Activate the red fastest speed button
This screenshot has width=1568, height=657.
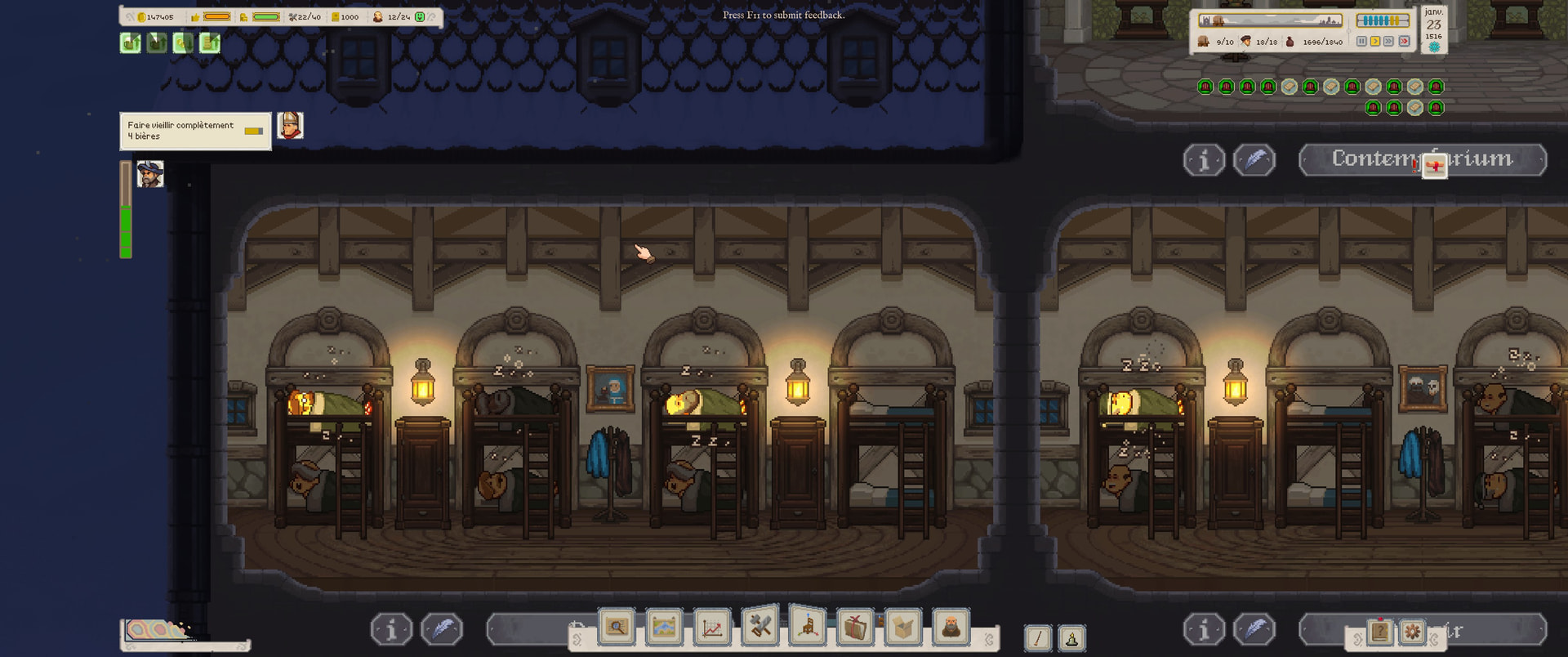(x=1404, y=42)
